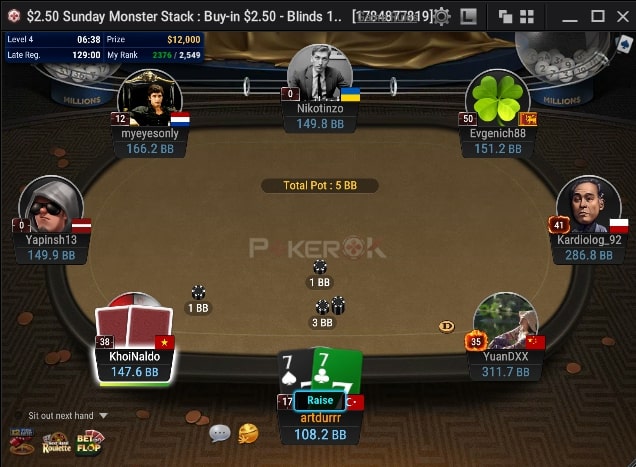Tick the Sit out next hand checkbox

pos(18,416)
